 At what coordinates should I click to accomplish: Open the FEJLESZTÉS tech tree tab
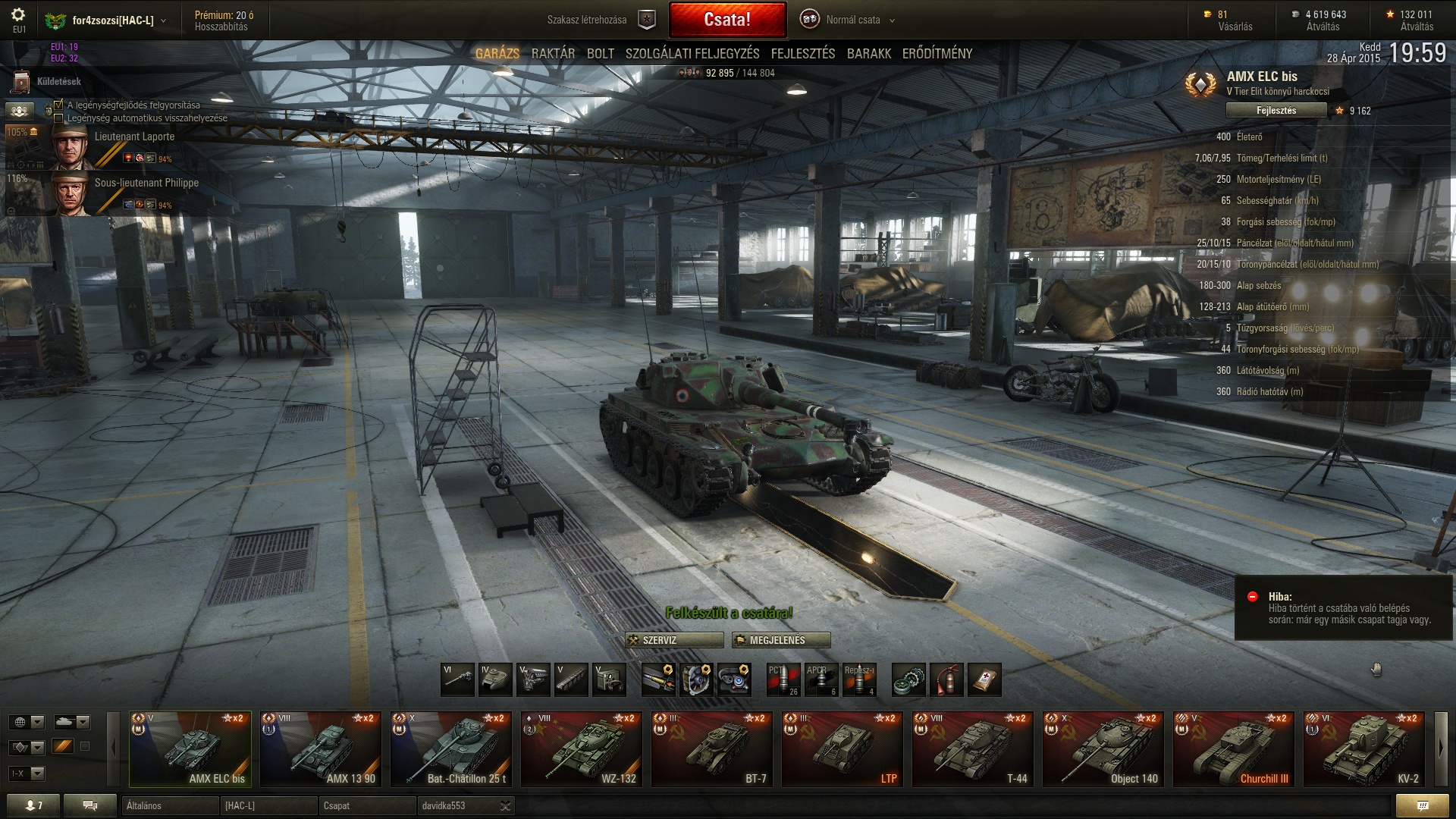[x=802, y=54]
